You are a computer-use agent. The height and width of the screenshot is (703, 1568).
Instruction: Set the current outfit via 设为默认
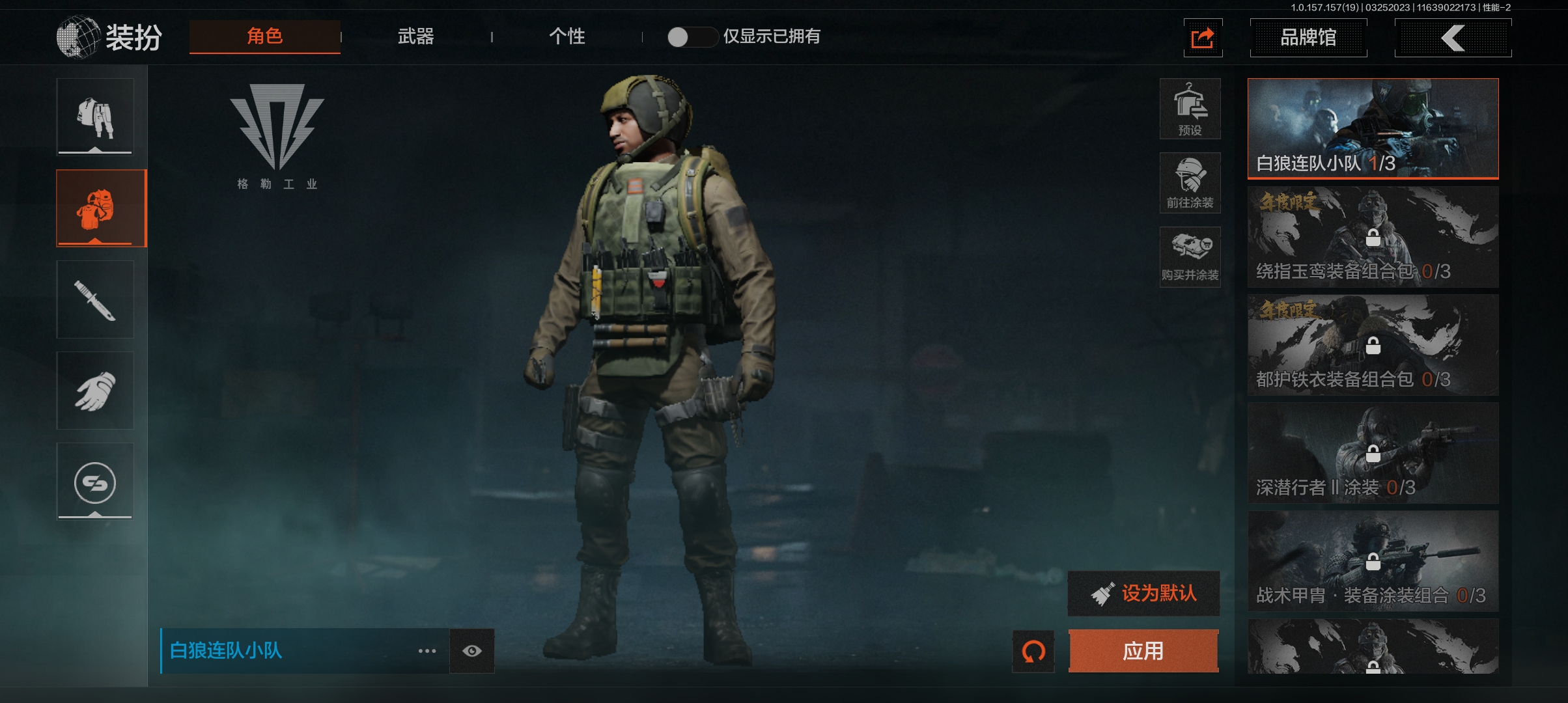click(1143, 593)
